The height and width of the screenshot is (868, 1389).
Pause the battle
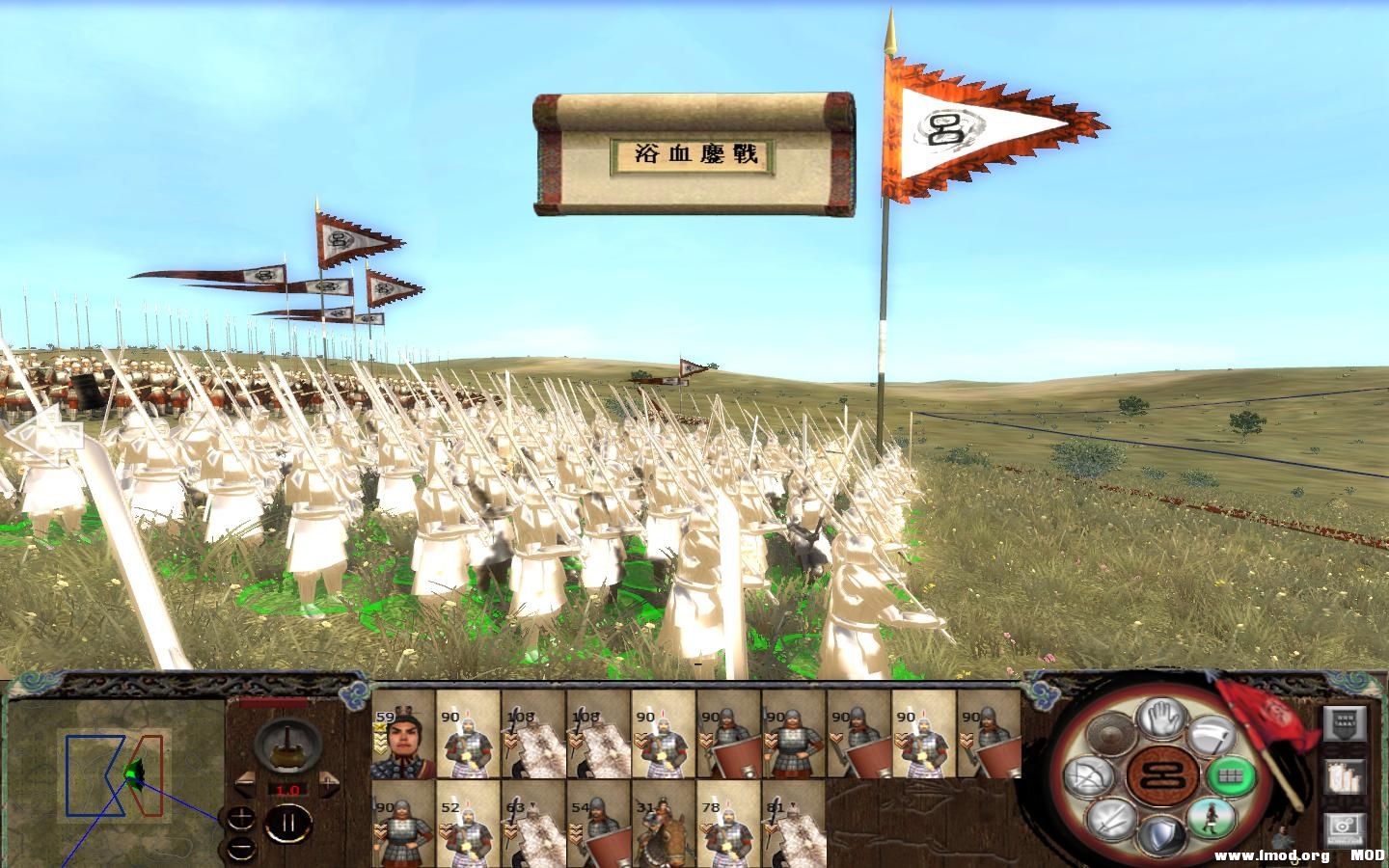click(289, 821)
